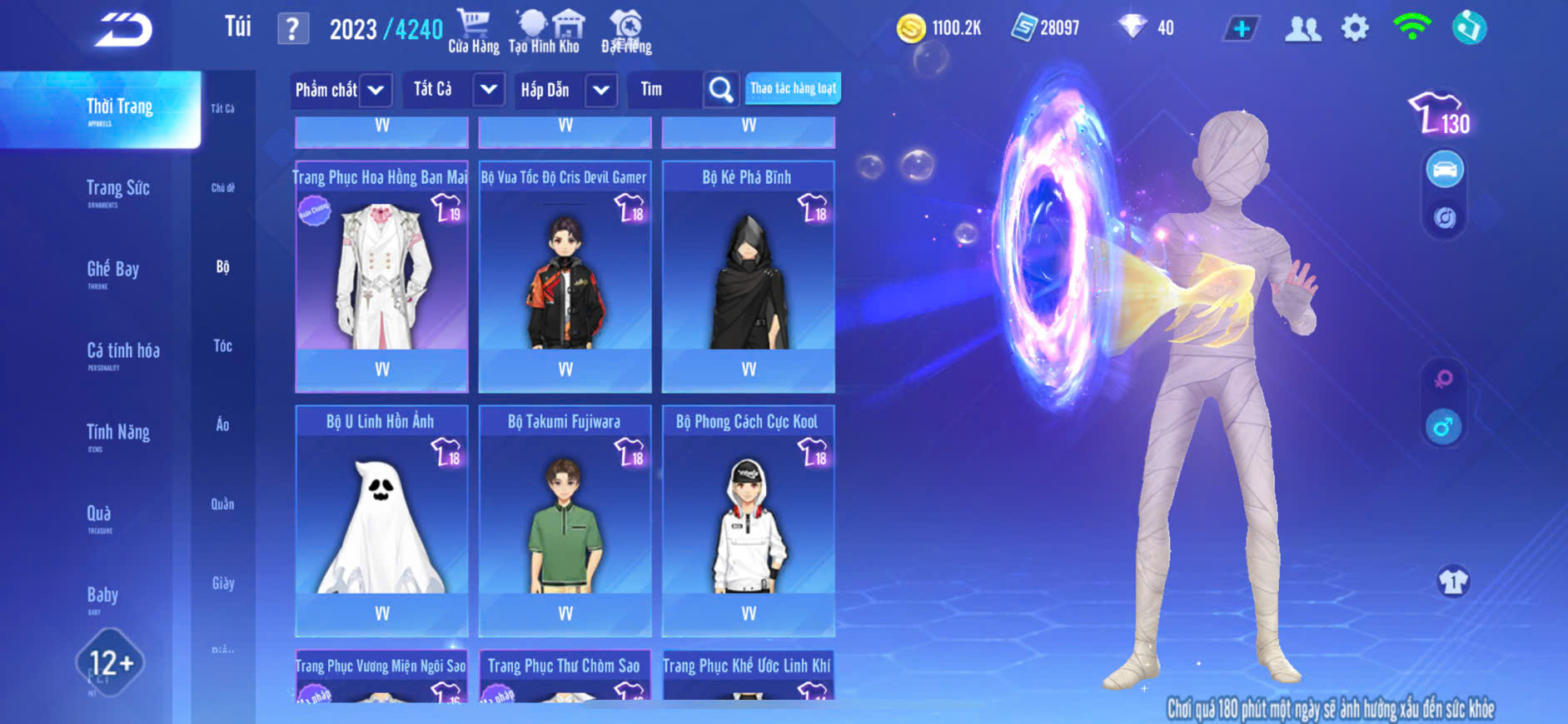
Task: Filter outfits by Tóc subcategory
Action: coord(222,345)
